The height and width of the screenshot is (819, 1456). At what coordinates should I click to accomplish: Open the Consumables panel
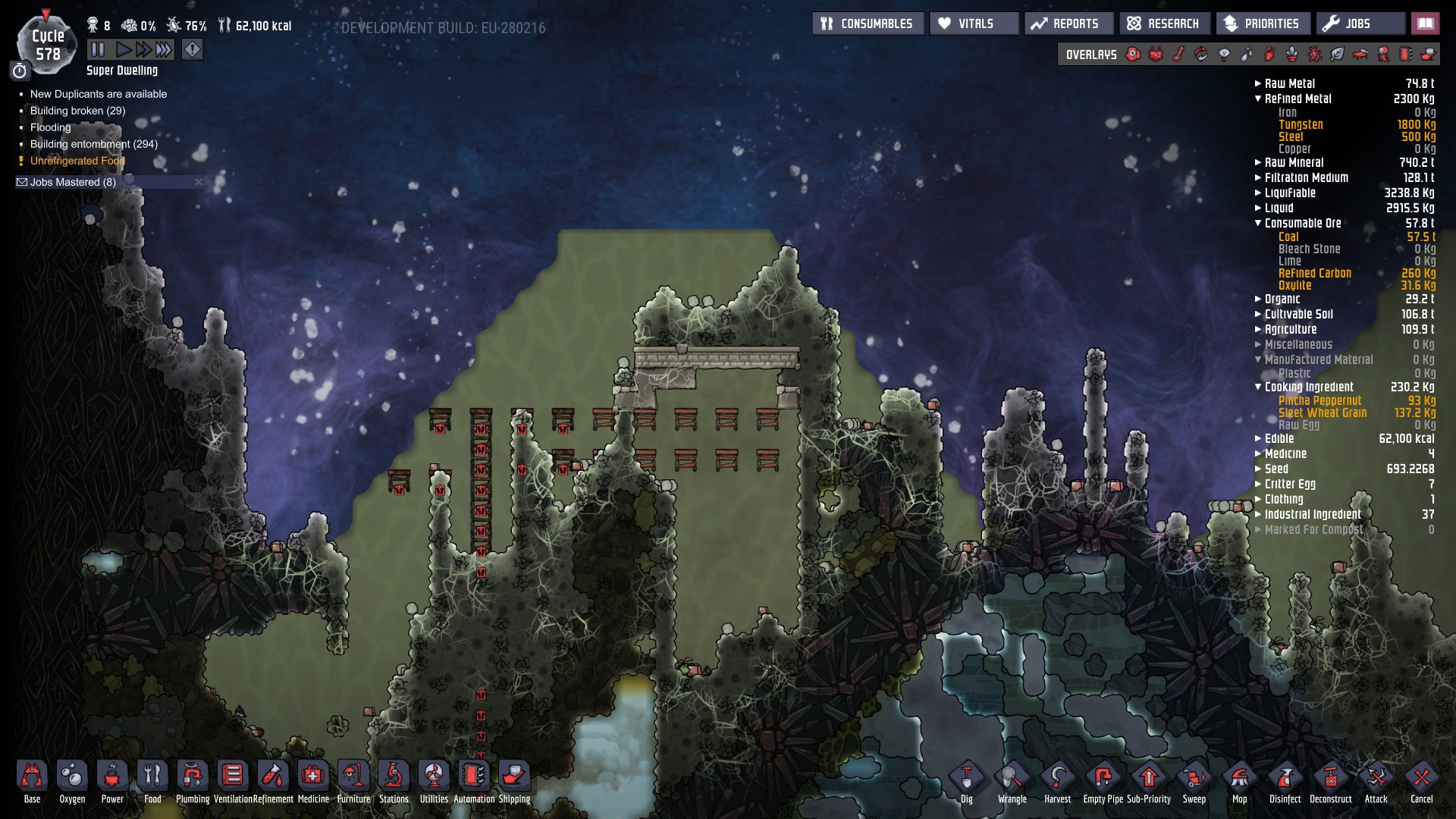868,24
